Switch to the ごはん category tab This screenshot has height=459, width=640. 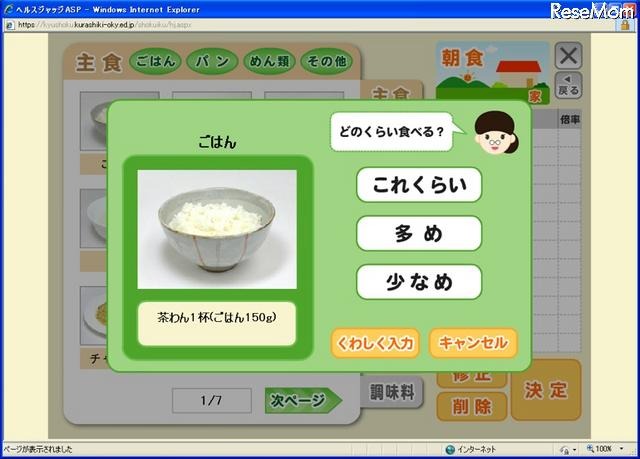point(155,62)
